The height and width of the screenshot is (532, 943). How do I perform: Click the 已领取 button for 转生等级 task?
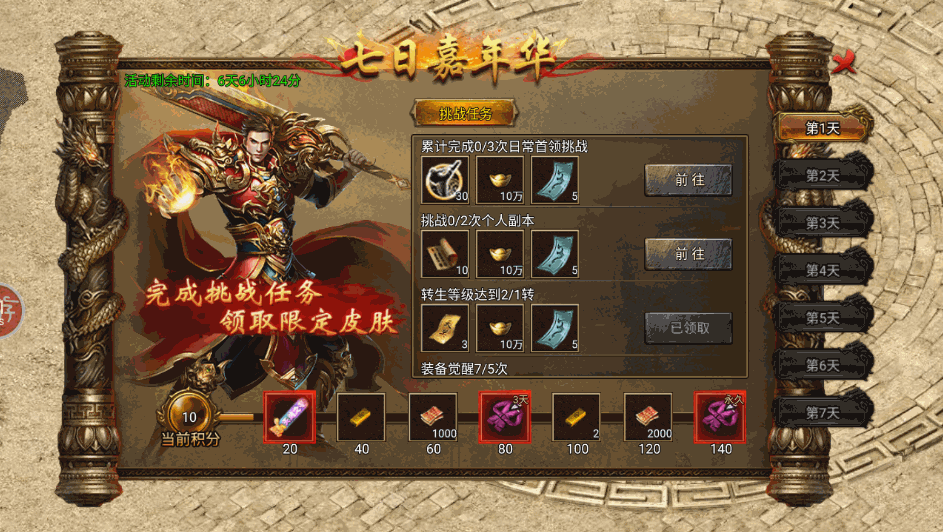tap(688, 327)
